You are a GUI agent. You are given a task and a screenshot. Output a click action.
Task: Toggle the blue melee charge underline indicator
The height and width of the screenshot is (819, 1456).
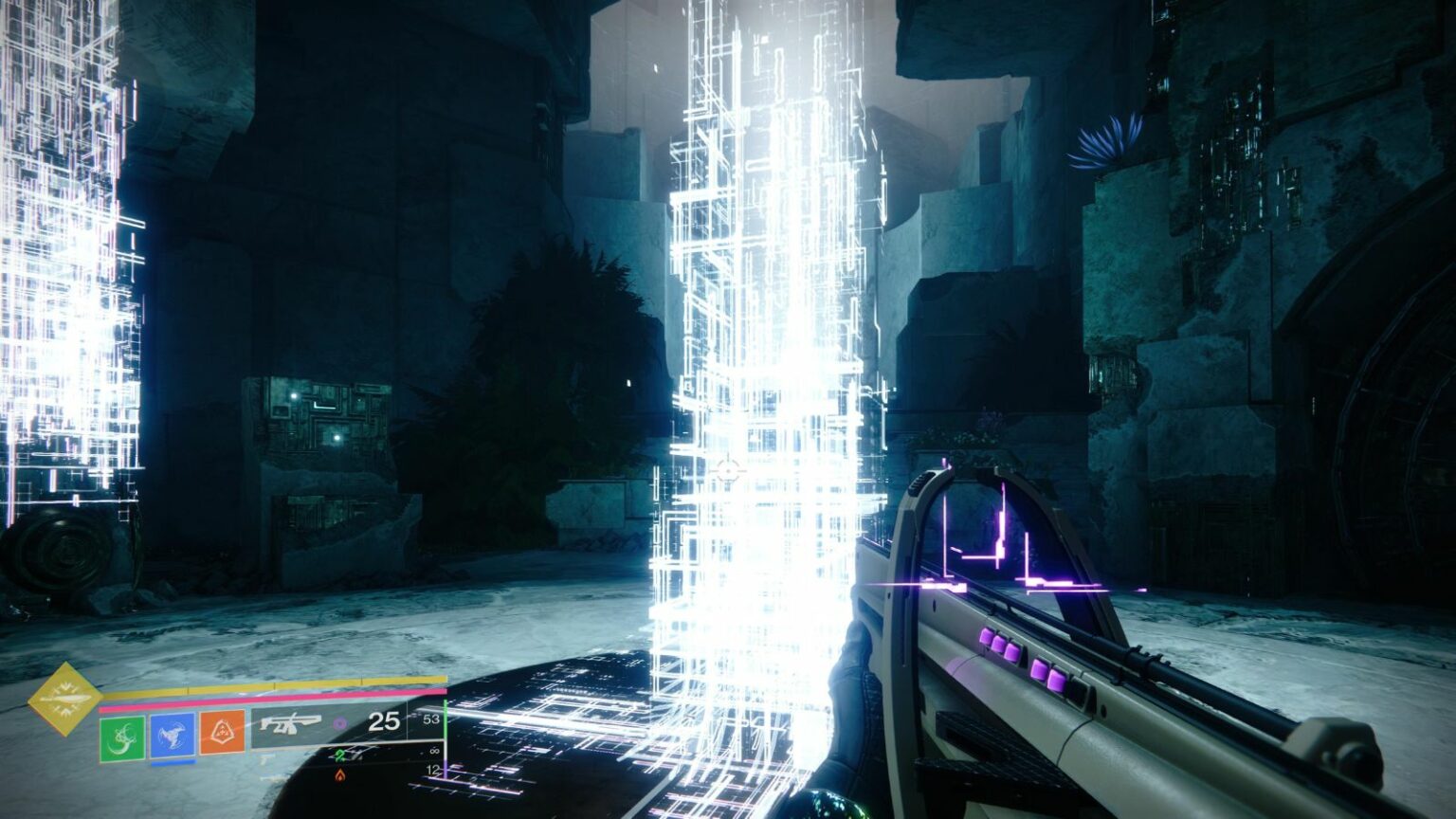(173, 762)
